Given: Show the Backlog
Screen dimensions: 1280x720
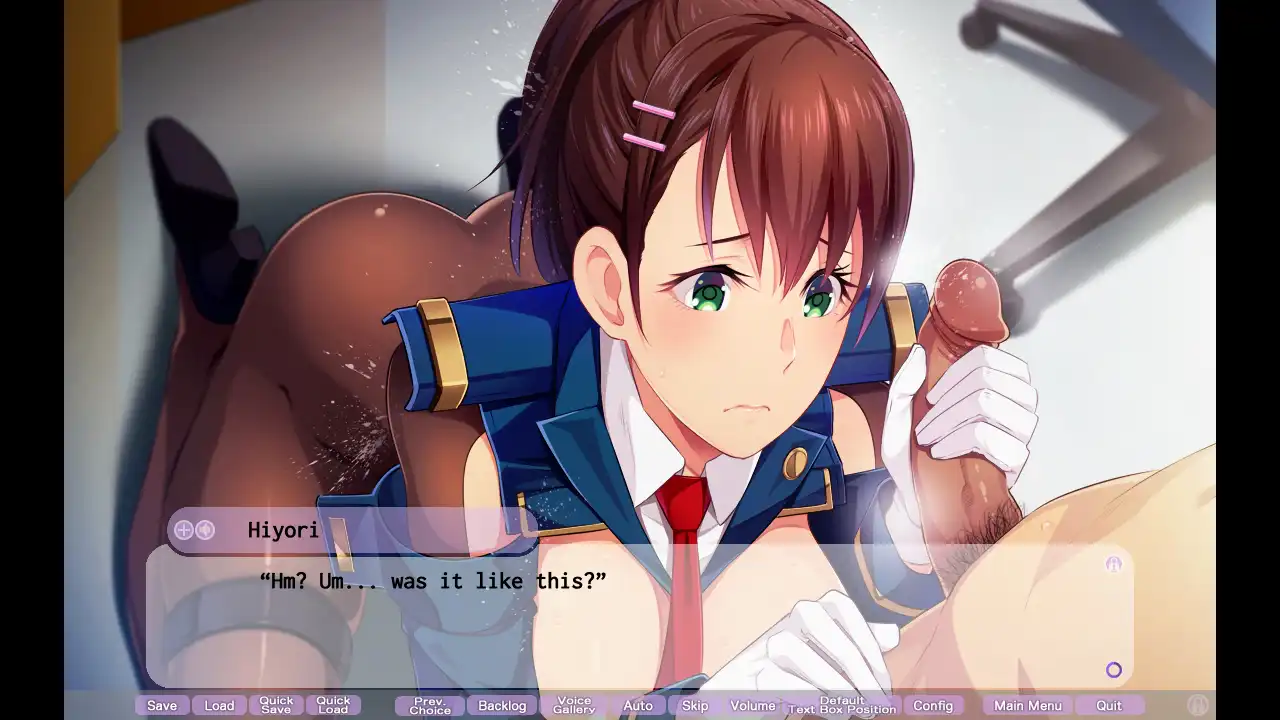Looking at the screenshot, I should click(502, 706).
